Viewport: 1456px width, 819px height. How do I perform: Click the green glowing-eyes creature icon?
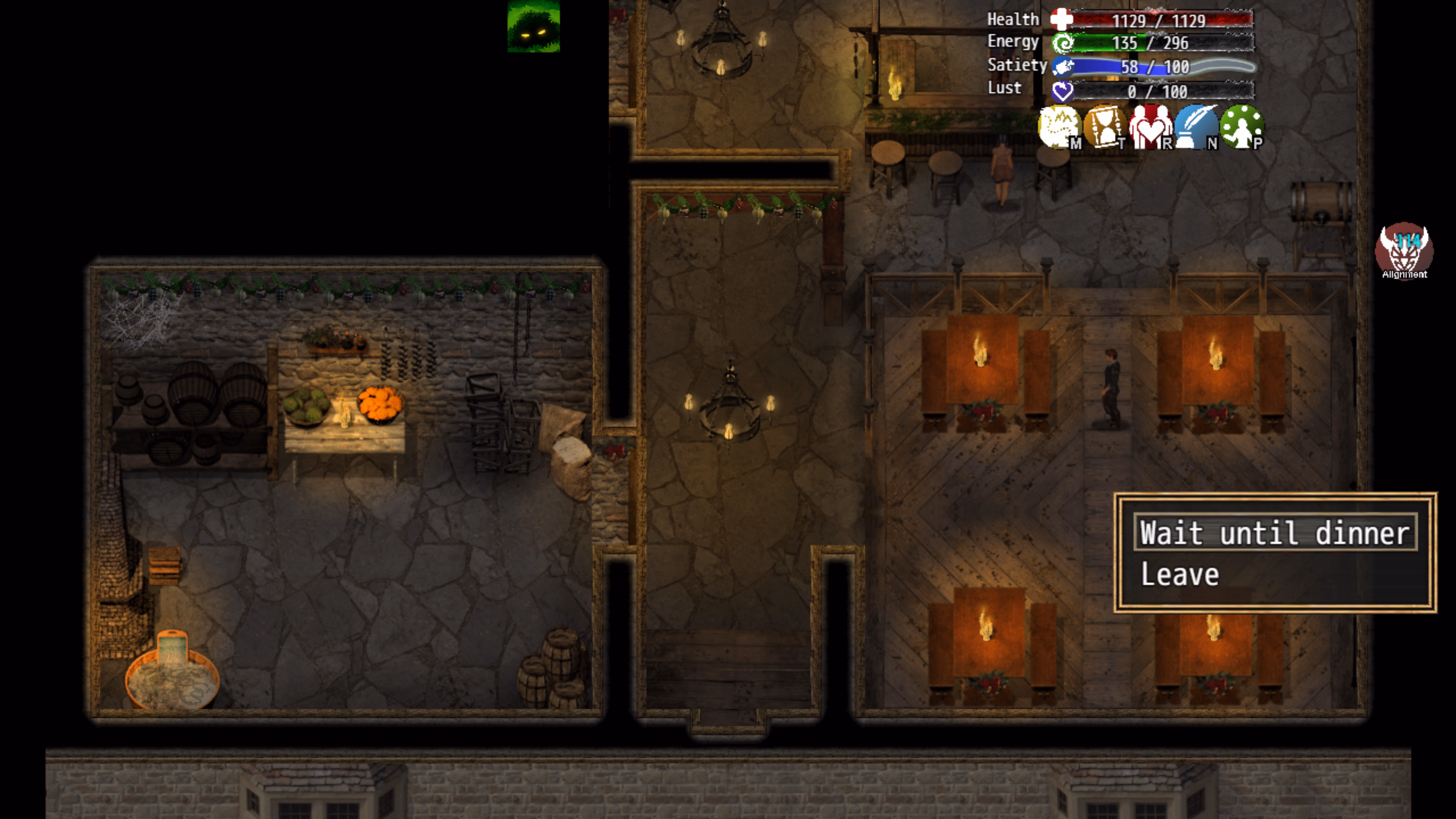[x=533, y=27]
